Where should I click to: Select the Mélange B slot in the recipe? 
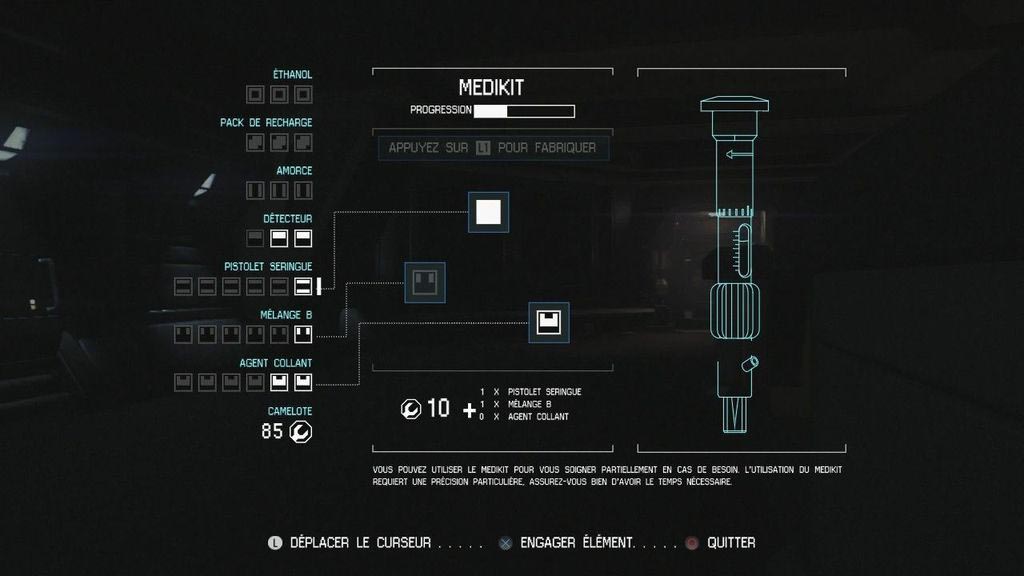[x=424, y=282]
